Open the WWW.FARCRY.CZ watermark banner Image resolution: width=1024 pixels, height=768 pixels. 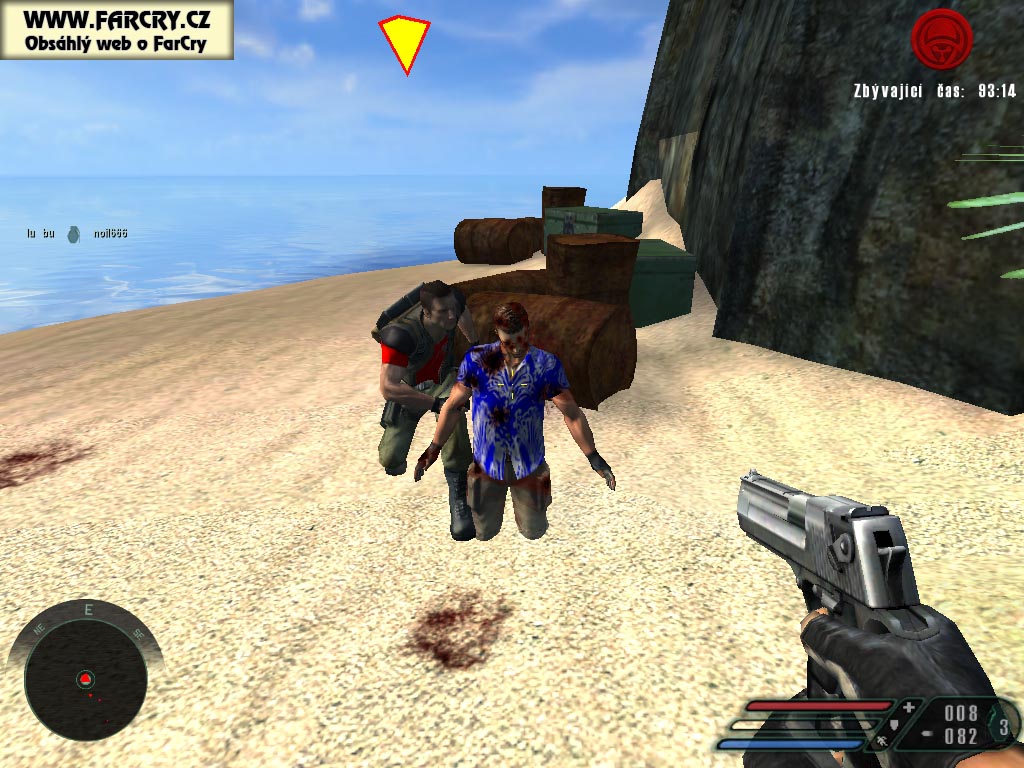click(x=116, y=30)
